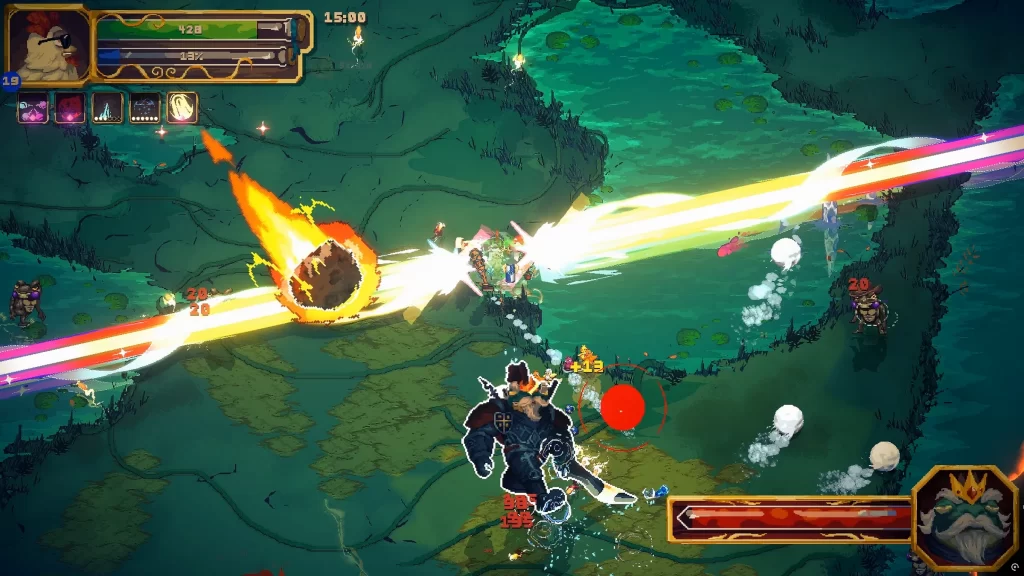Click the crowned frog king boss portrait

964,517
